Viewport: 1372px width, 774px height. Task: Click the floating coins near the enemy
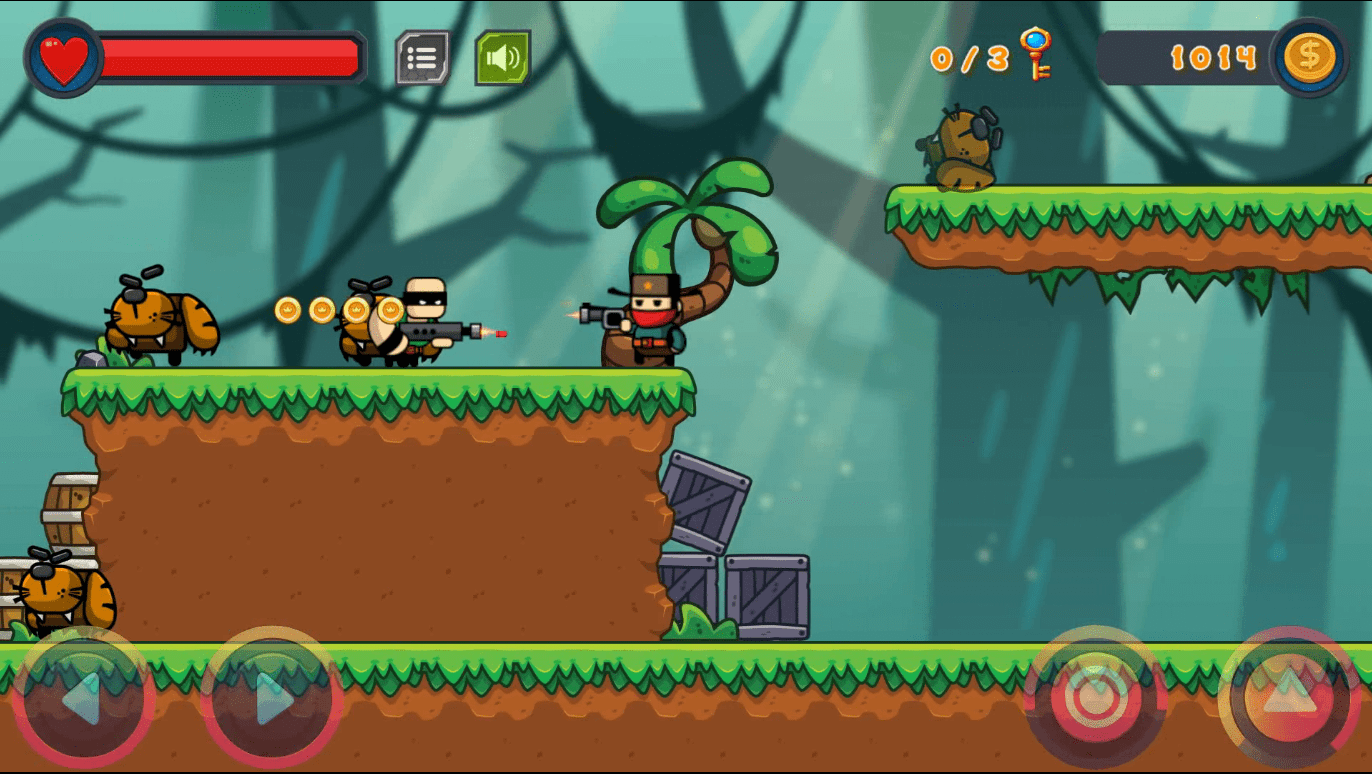tap(320, 310)
